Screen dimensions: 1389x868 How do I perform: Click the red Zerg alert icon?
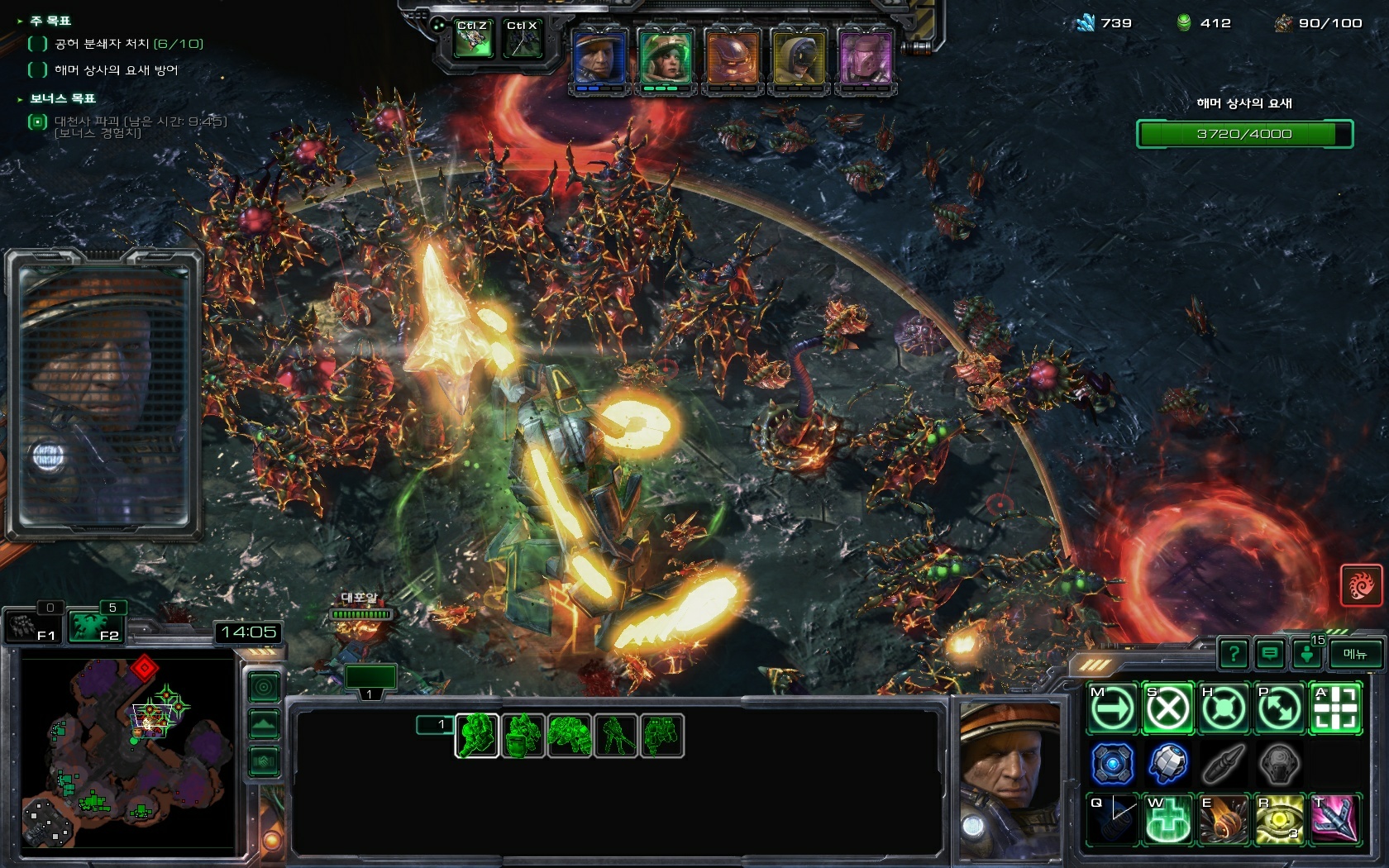(x=1360, y=585)
